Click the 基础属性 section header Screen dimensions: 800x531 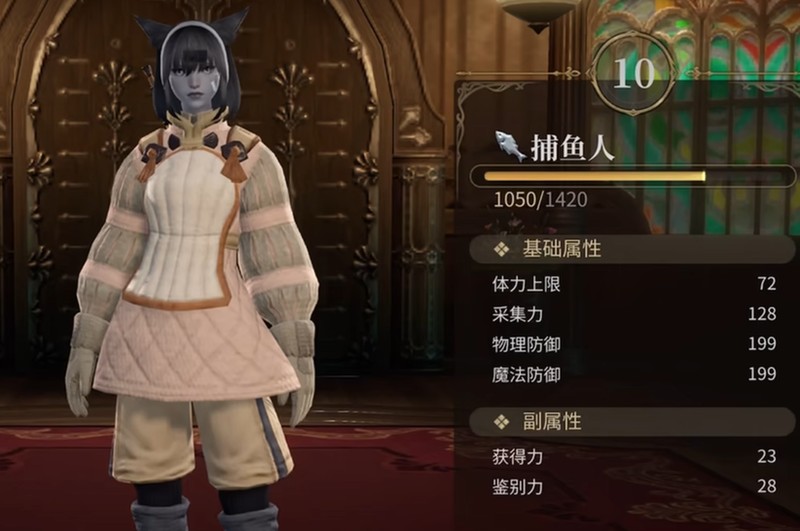tap(562, 249)
